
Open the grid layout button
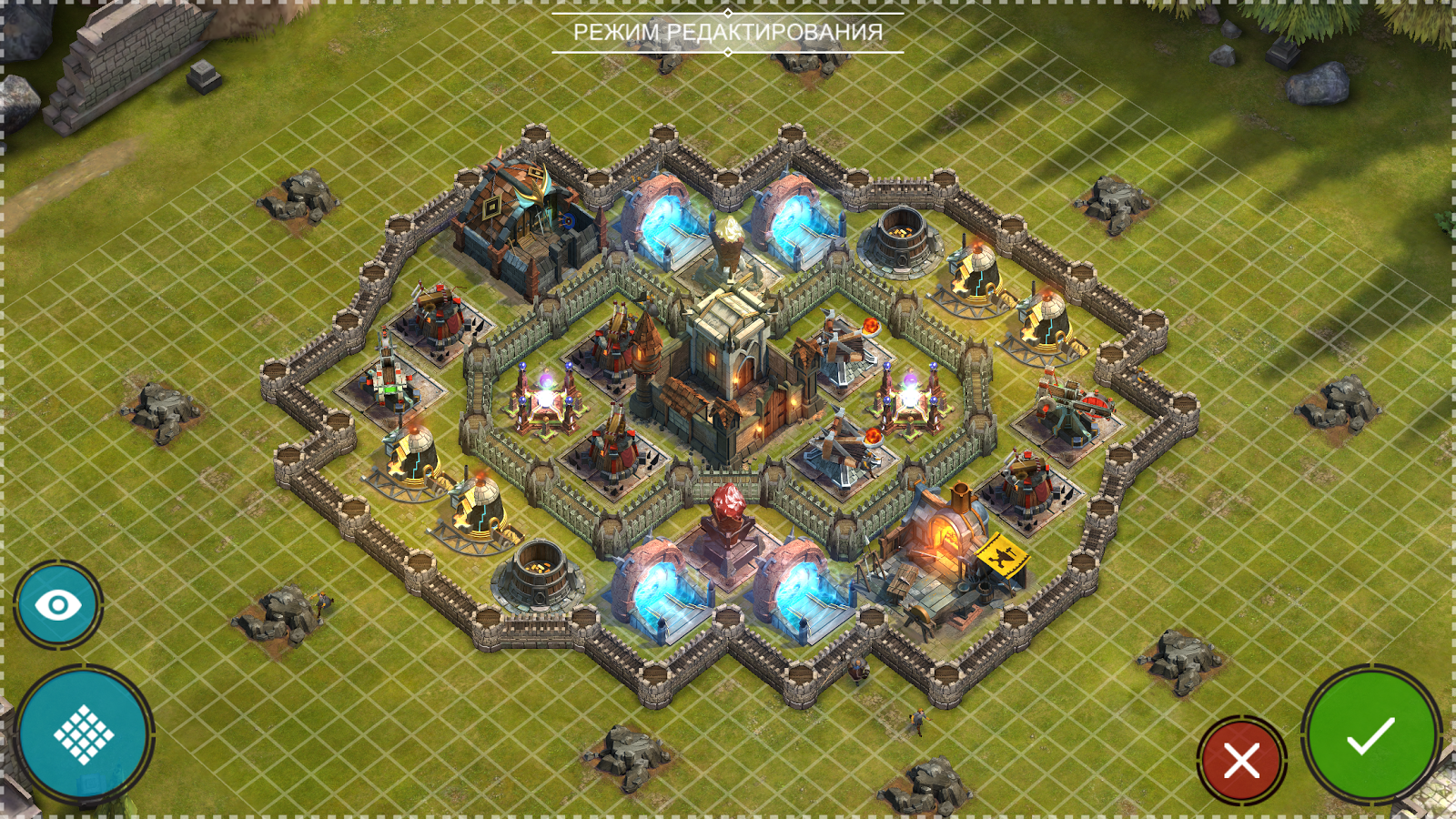click(x=84, y=733)
